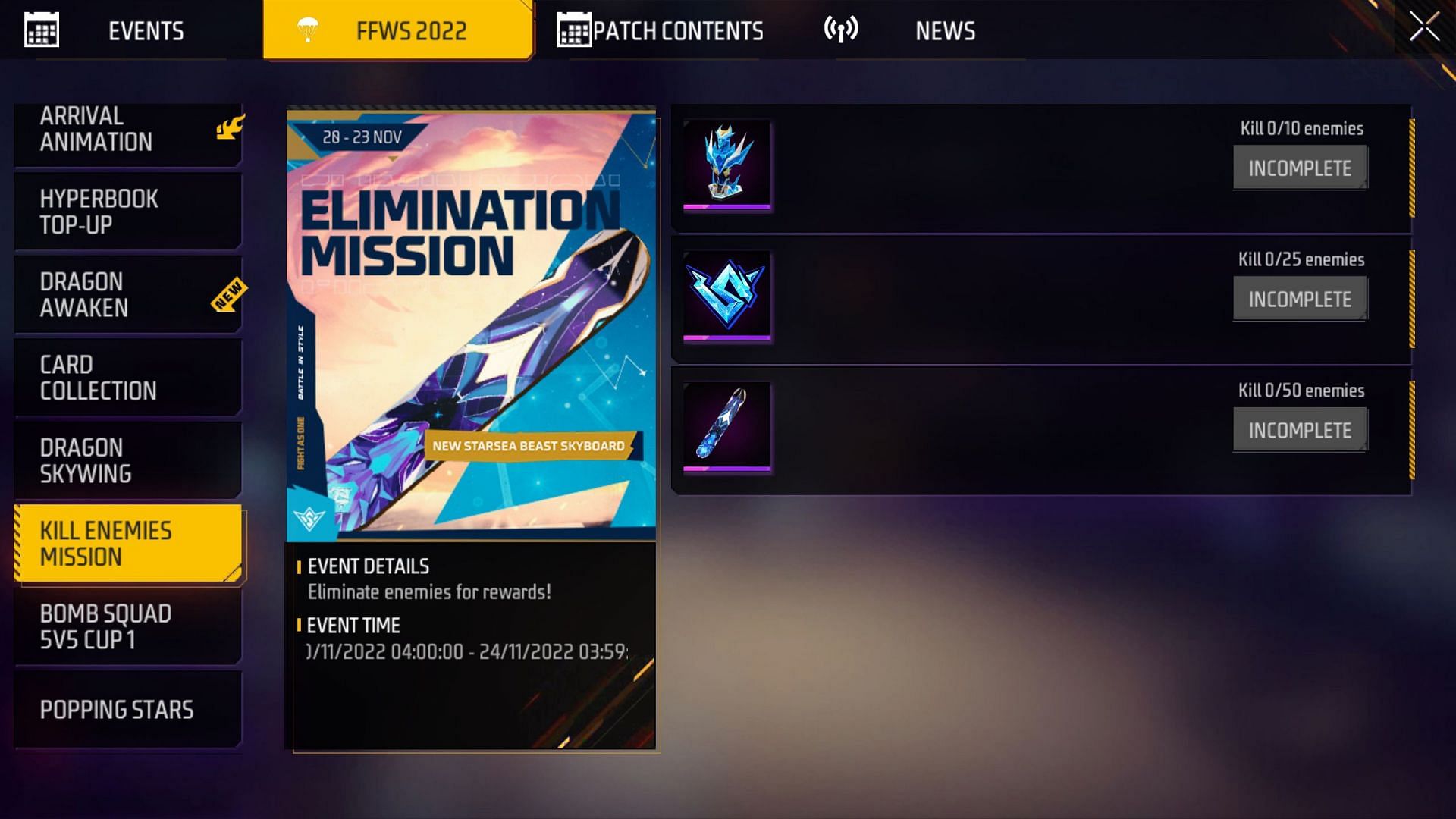This screenshot has width=1456, height=819.
Task: Inspect the blue emblem badge reward
Action: [726, 294]
